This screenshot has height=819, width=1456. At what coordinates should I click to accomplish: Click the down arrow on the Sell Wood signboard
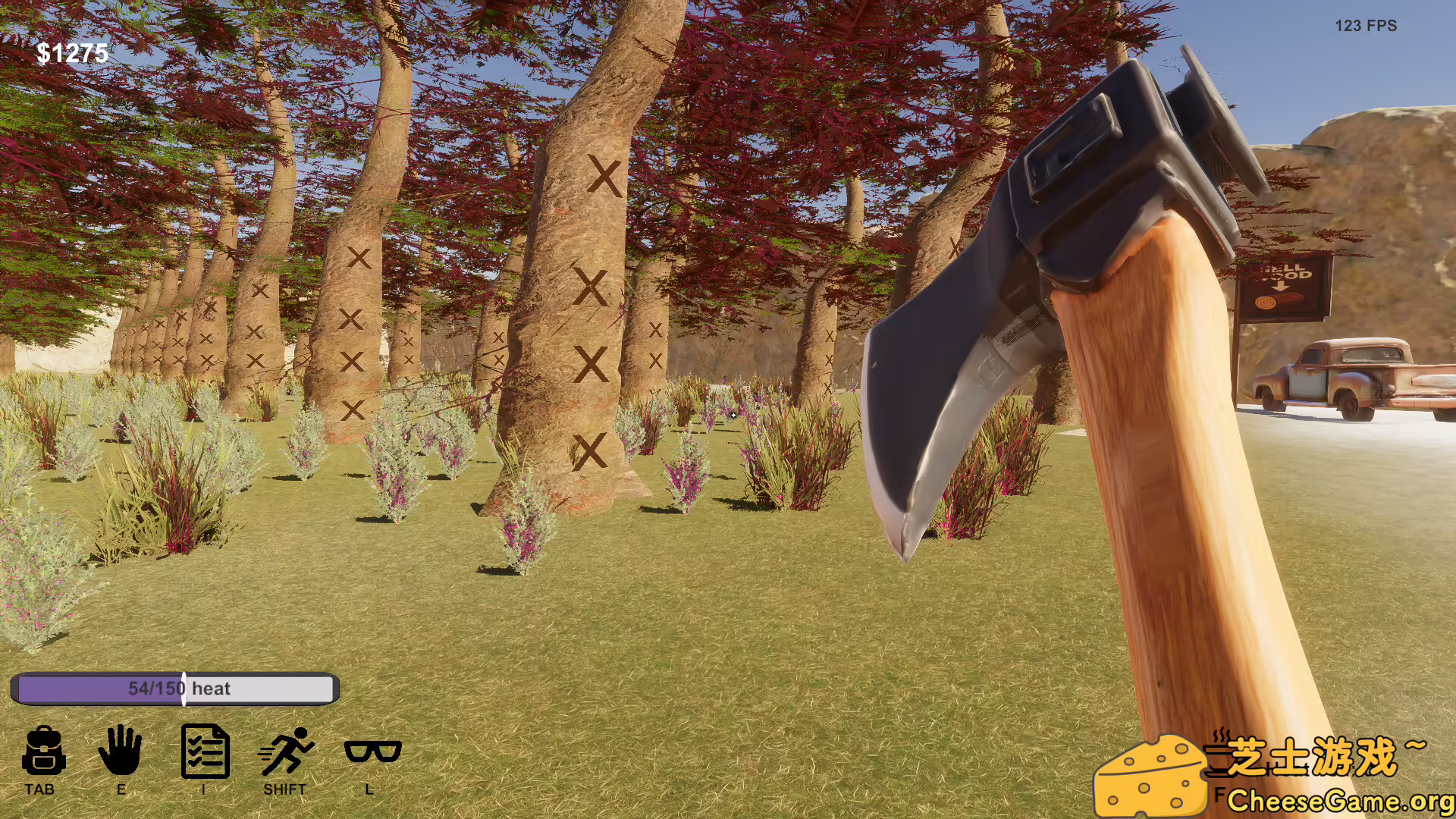[1280, 286]
